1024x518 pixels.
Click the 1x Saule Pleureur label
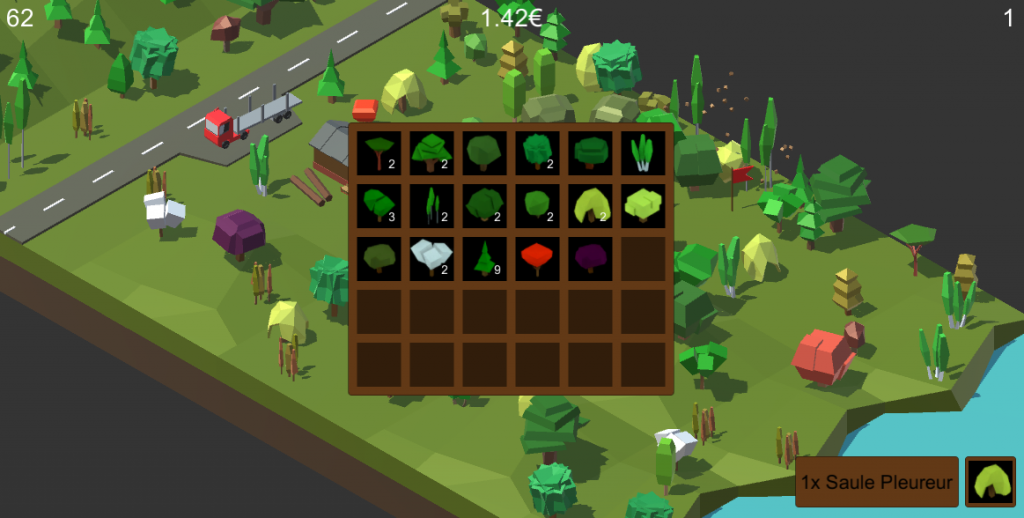[877, 482]
